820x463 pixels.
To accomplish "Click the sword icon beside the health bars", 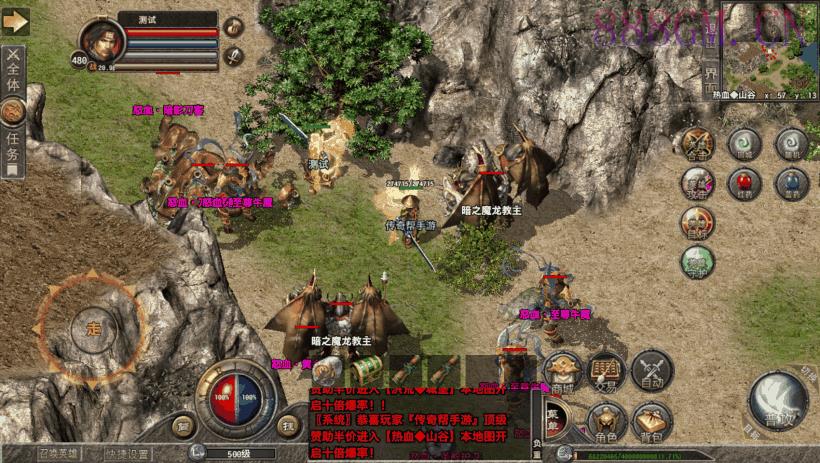I will click(233, 55).
